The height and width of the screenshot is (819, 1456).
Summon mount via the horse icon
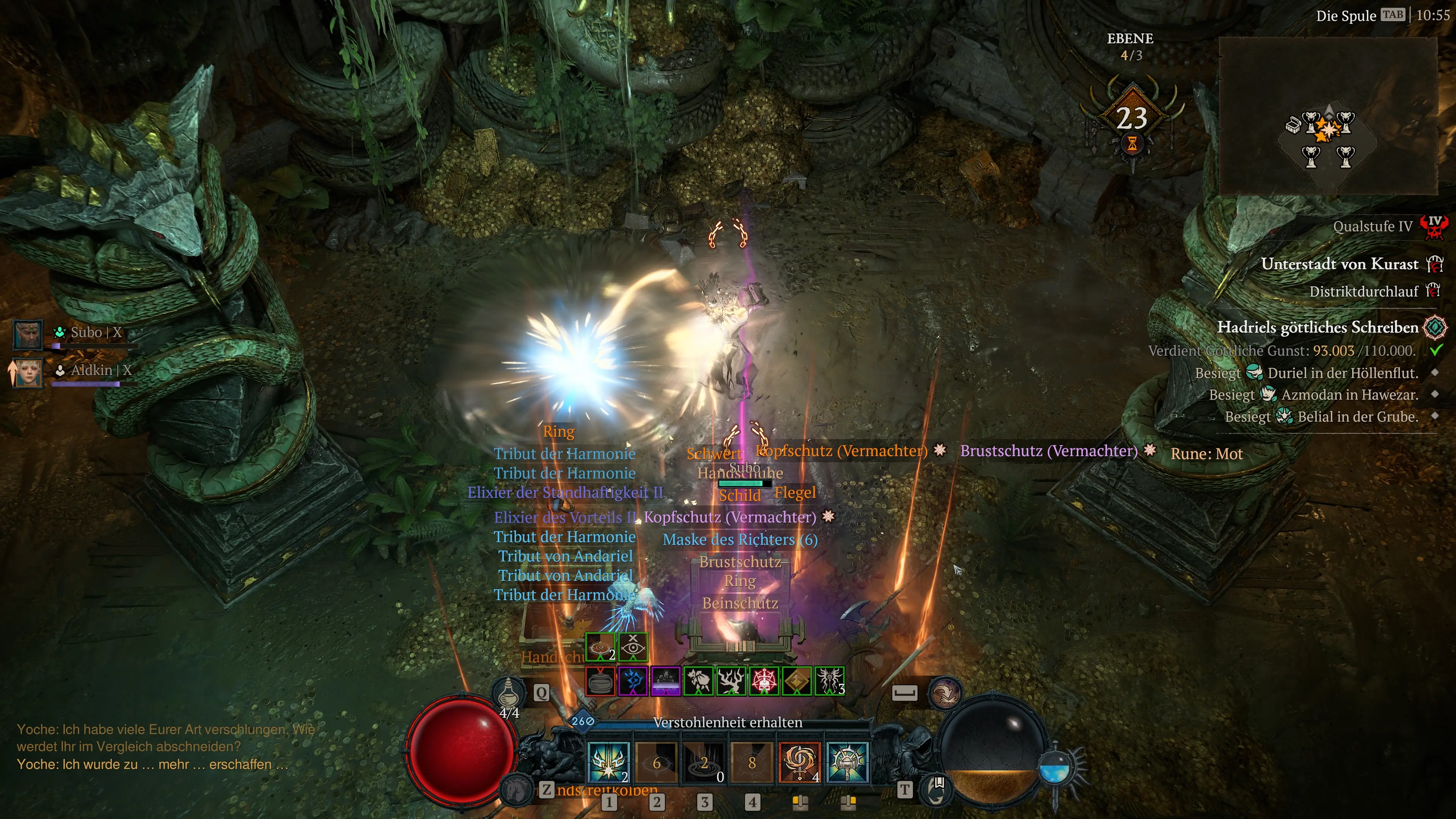[x=515, y=787]
